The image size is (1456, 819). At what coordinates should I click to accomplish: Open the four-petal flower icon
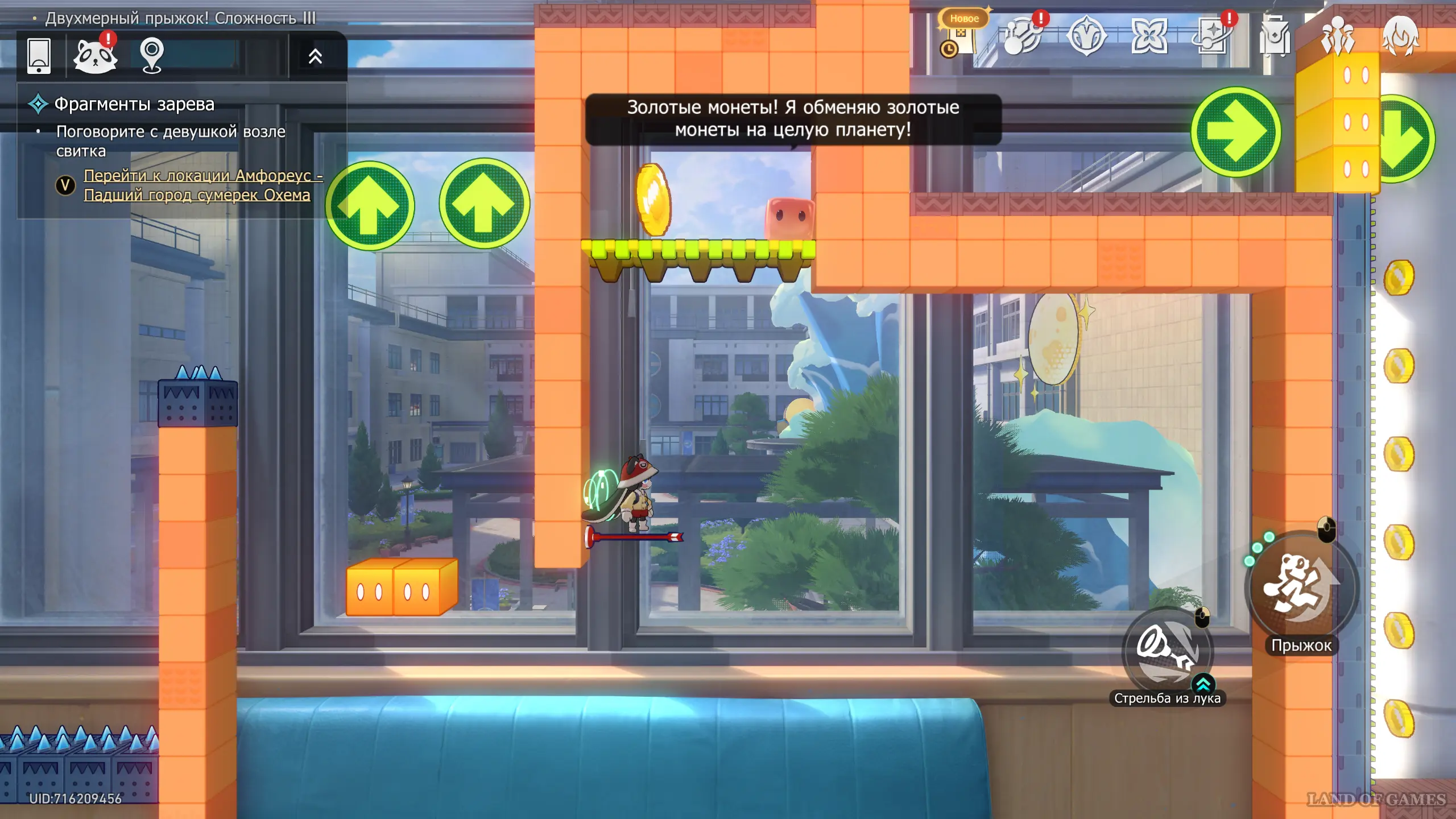point(1149,36)
